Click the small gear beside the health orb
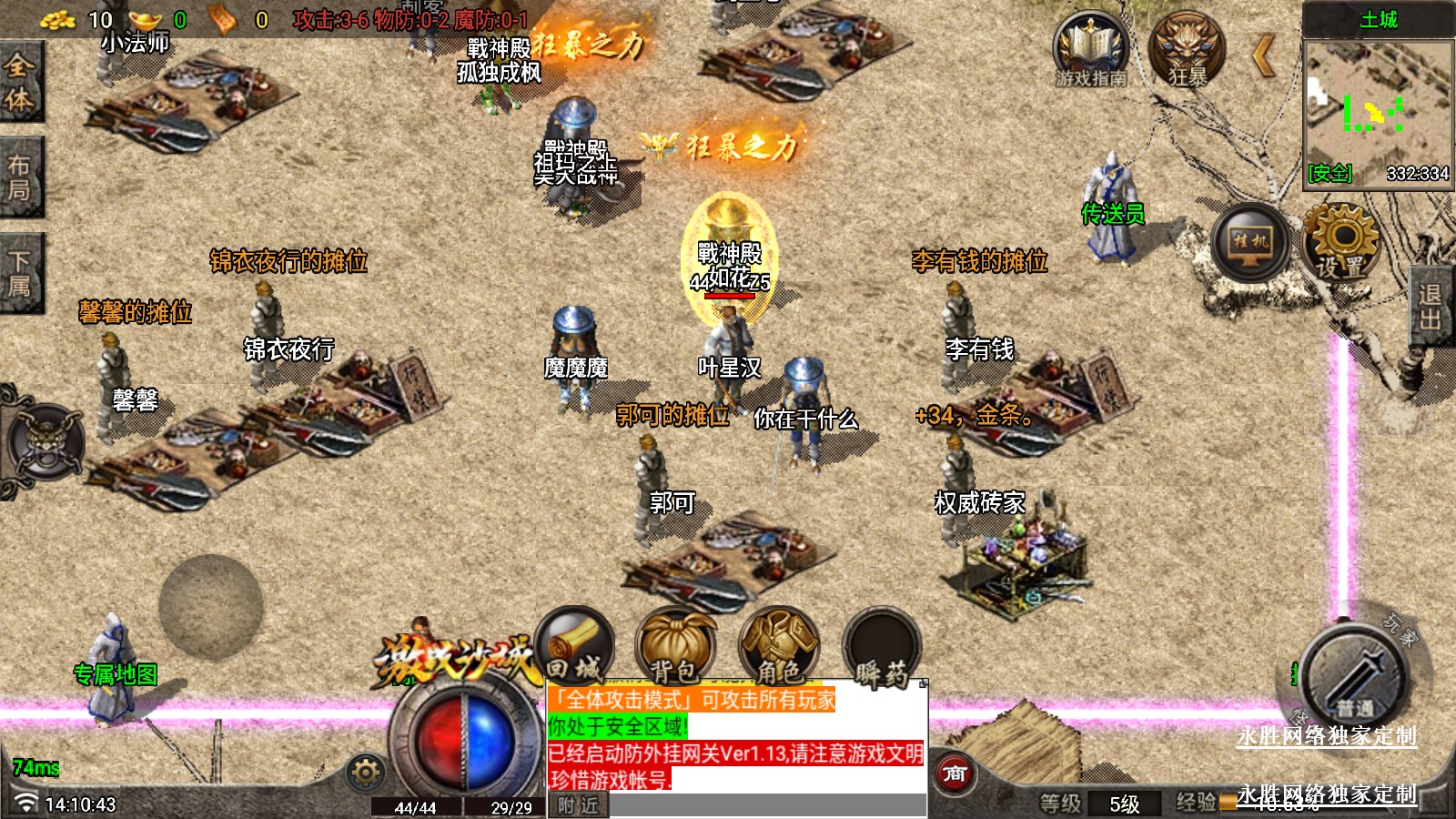The height and width of the screenshot is (819, 1456). point(366,773)
